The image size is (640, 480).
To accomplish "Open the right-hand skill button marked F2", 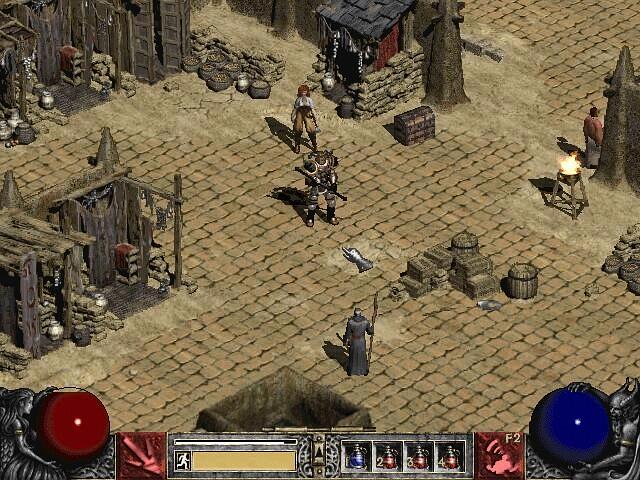I will (x=498, y=456).
